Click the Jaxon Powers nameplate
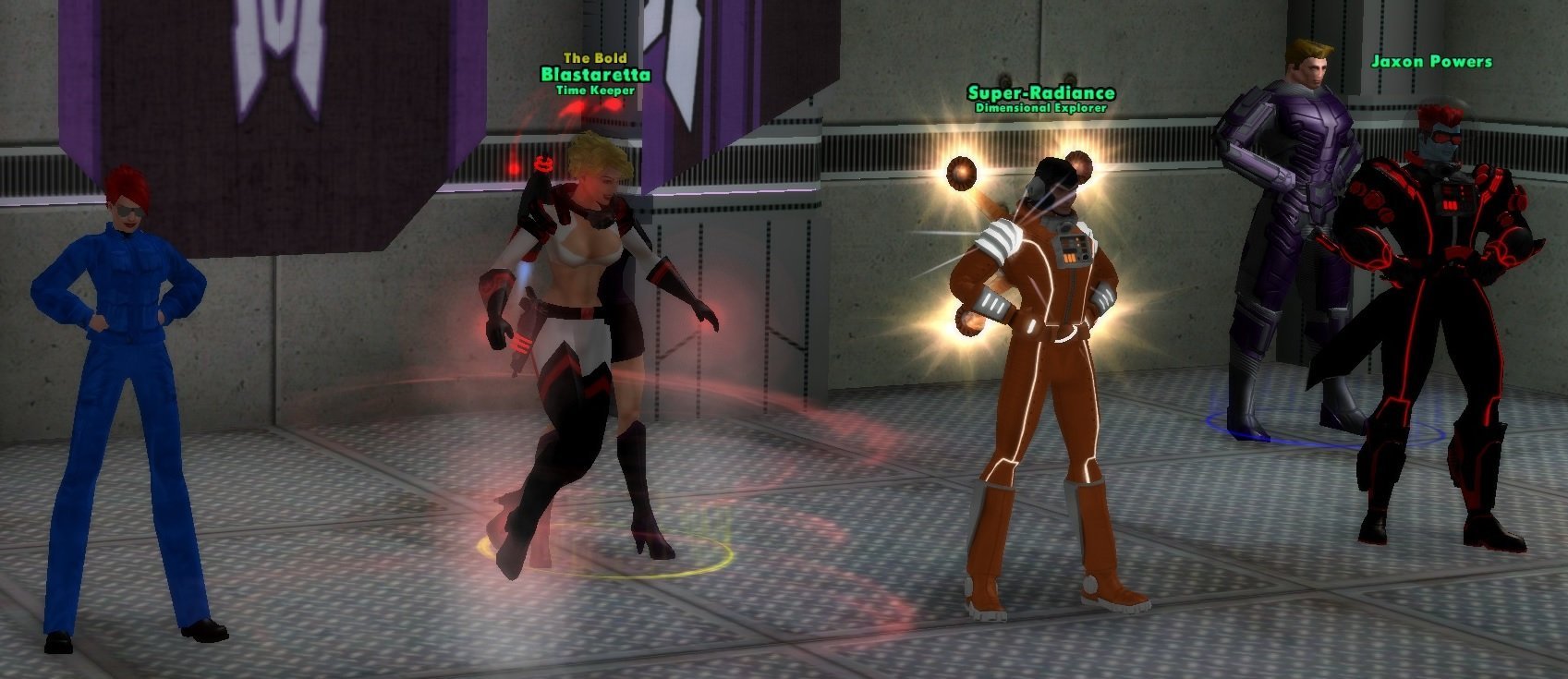Viewport: 1568px width, 679px height. click(1430, 62)
